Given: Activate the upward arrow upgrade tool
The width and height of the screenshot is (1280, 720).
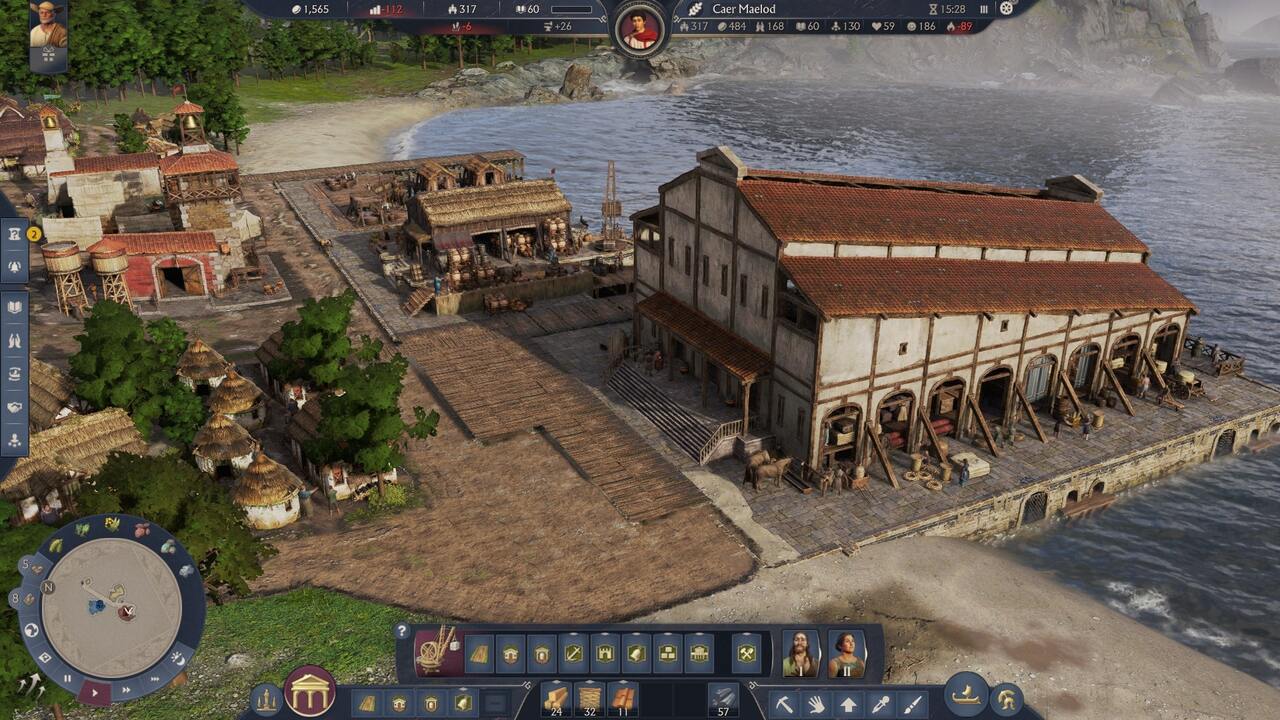Looking at the screenshot, I should 848,704.
